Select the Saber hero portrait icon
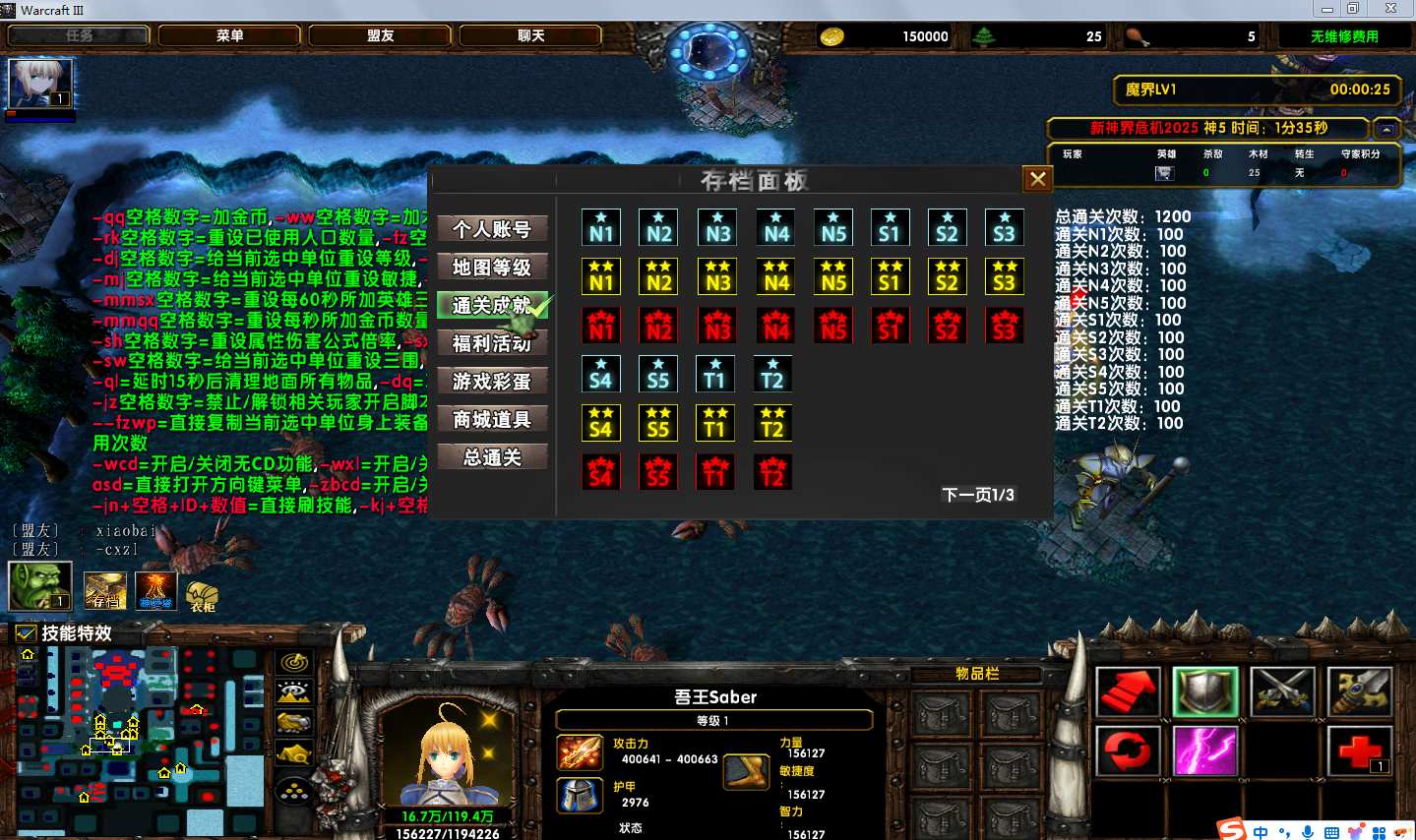1416x840 pixels. 40,83
